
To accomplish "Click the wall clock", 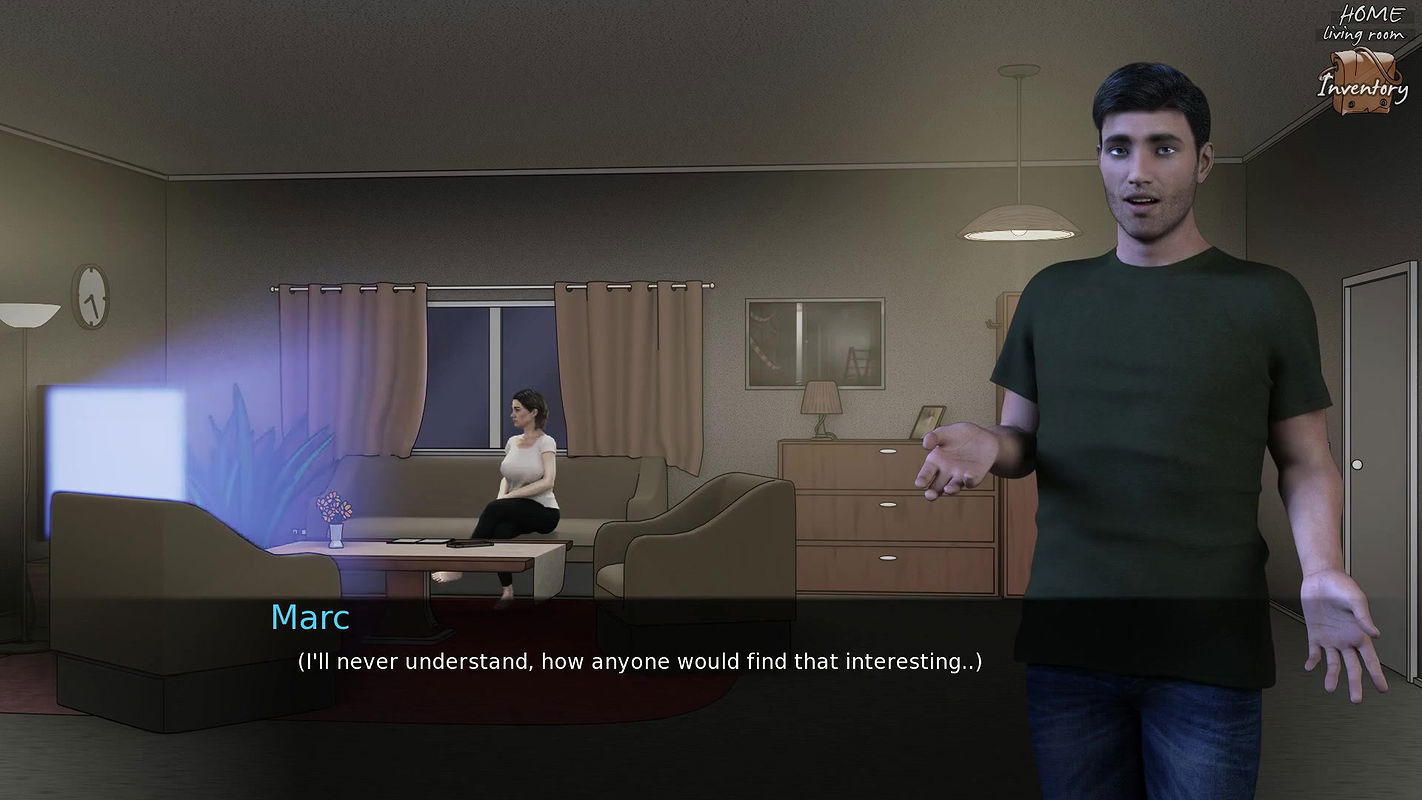I will coord(89,297).
